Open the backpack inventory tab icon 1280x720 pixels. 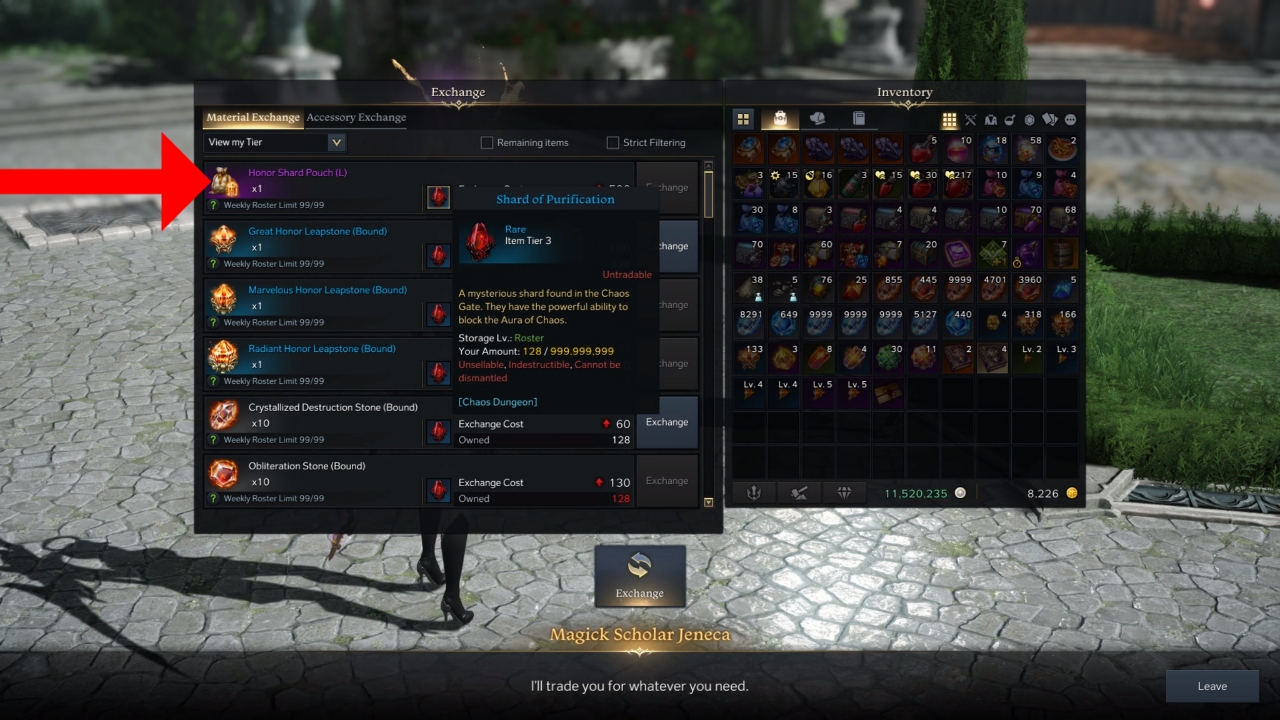point(779,118)
